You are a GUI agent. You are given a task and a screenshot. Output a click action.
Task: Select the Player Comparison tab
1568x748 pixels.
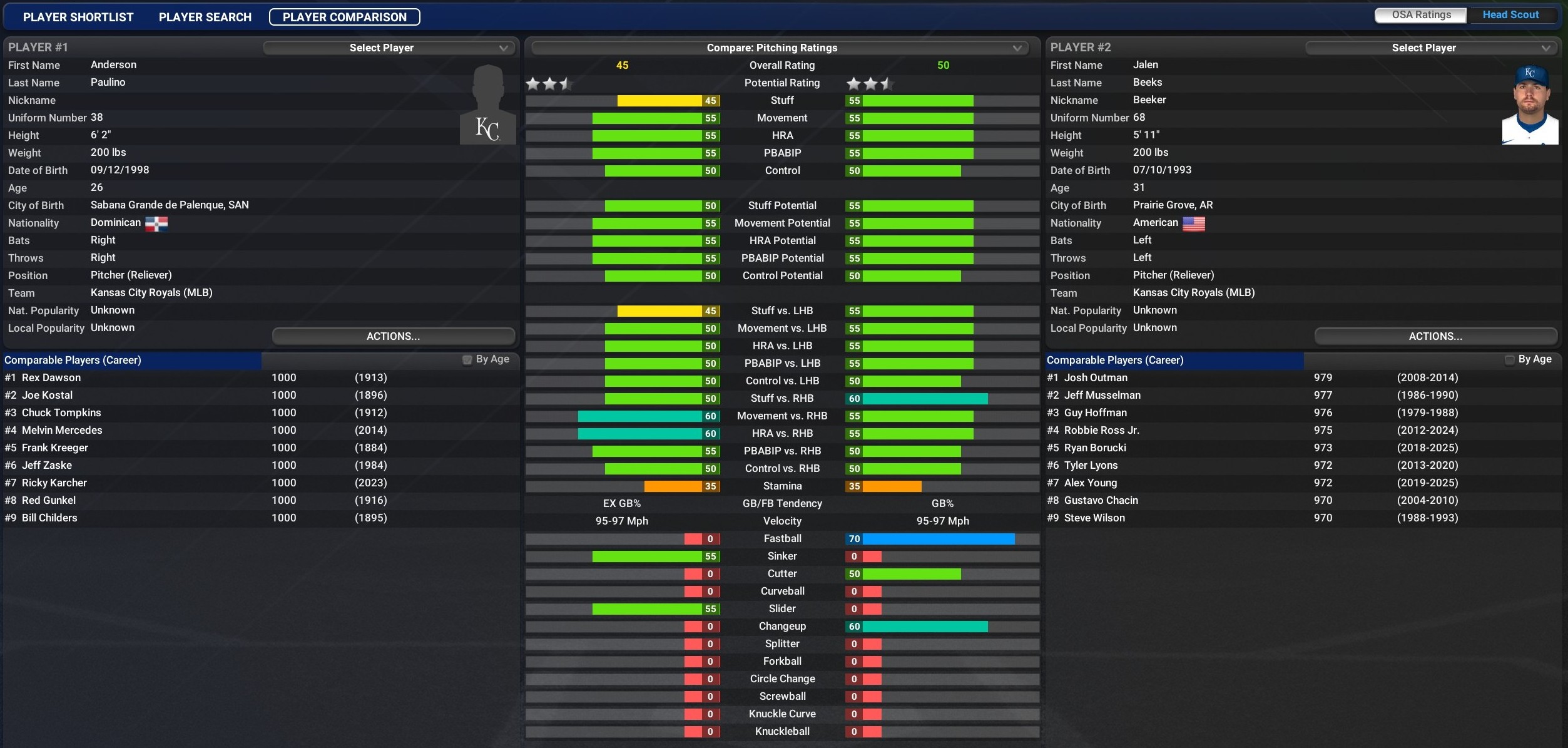pos(344,17)
